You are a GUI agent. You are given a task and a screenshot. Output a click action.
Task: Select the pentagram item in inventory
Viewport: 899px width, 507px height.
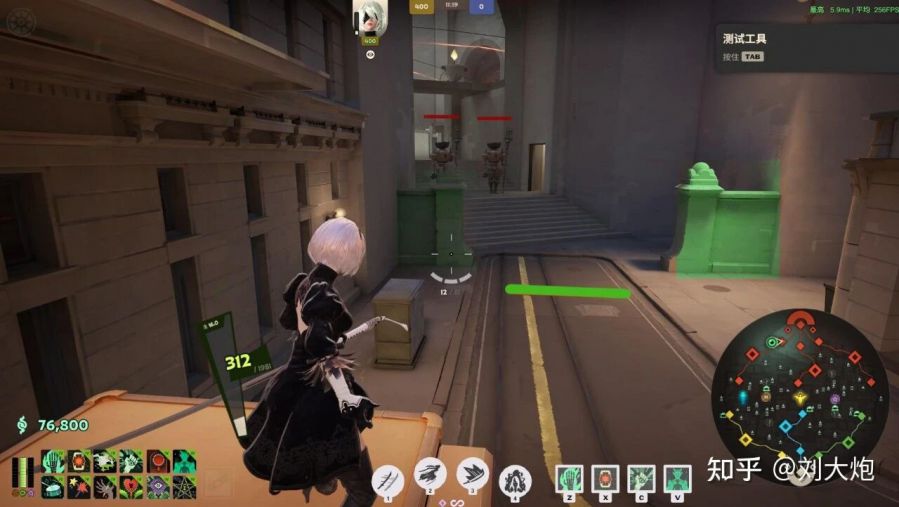pyautogui.click(x=184, y=487)
